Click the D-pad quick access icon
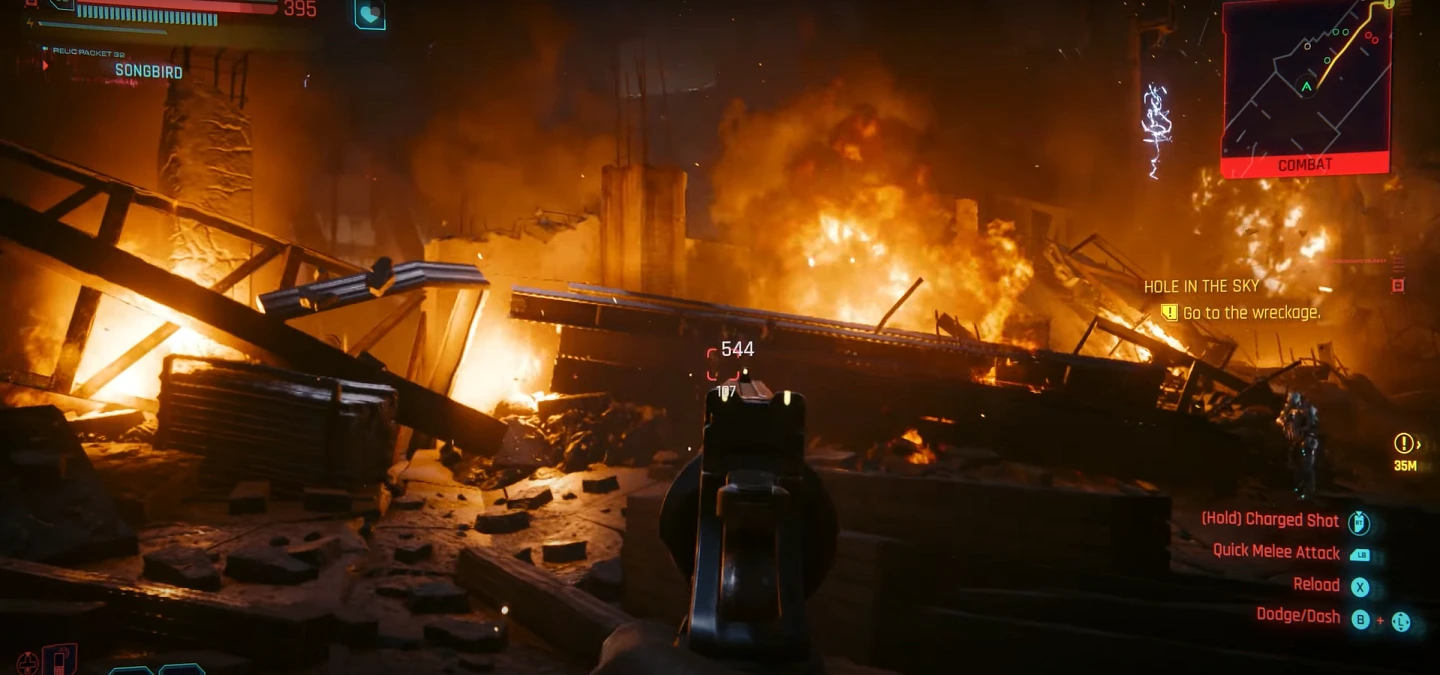Screen dimensions: 1440x675 tap(28, 662)
